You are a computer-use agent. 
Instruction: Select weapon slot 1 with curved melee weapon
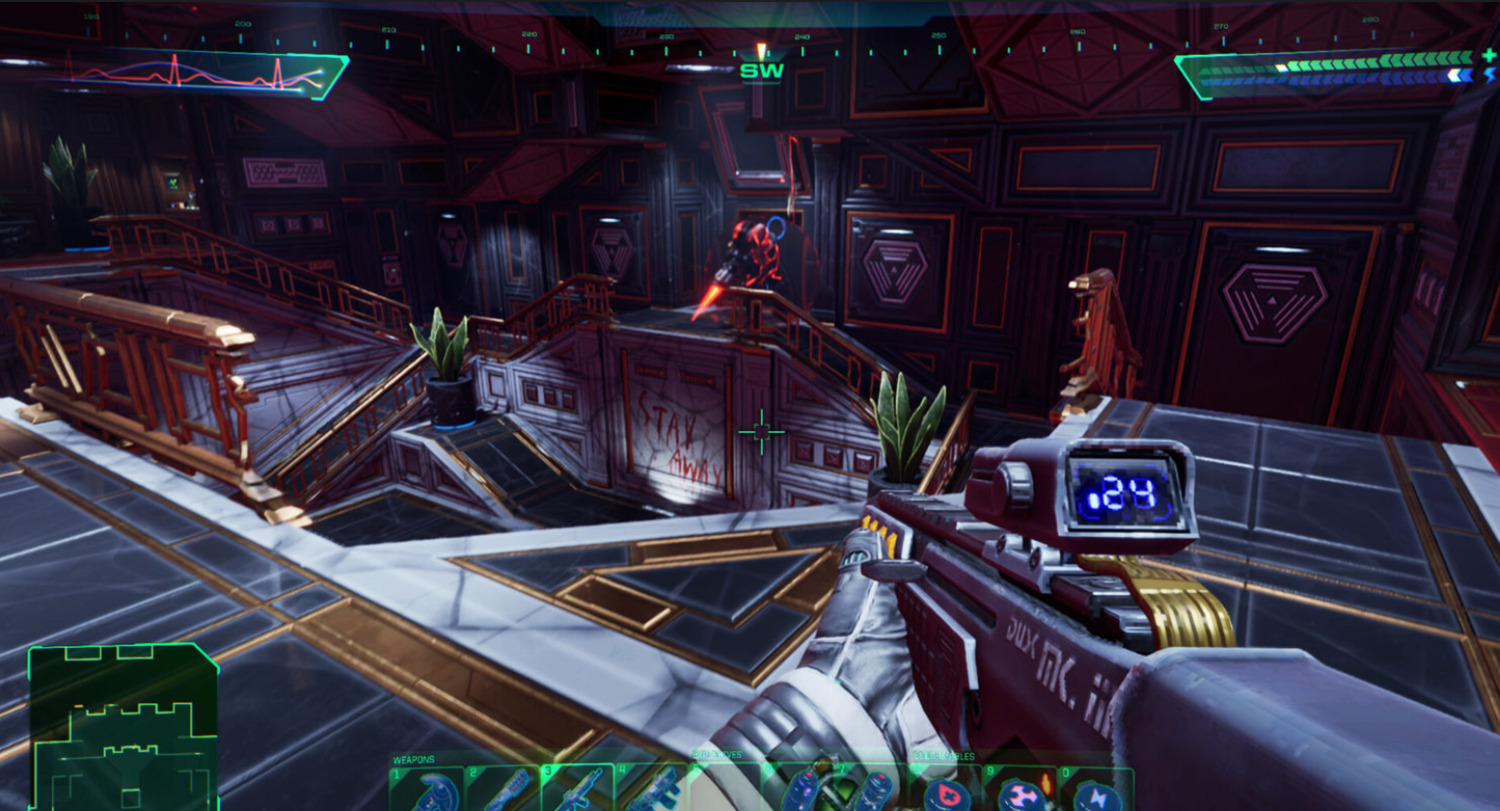(x=426, y=789)
